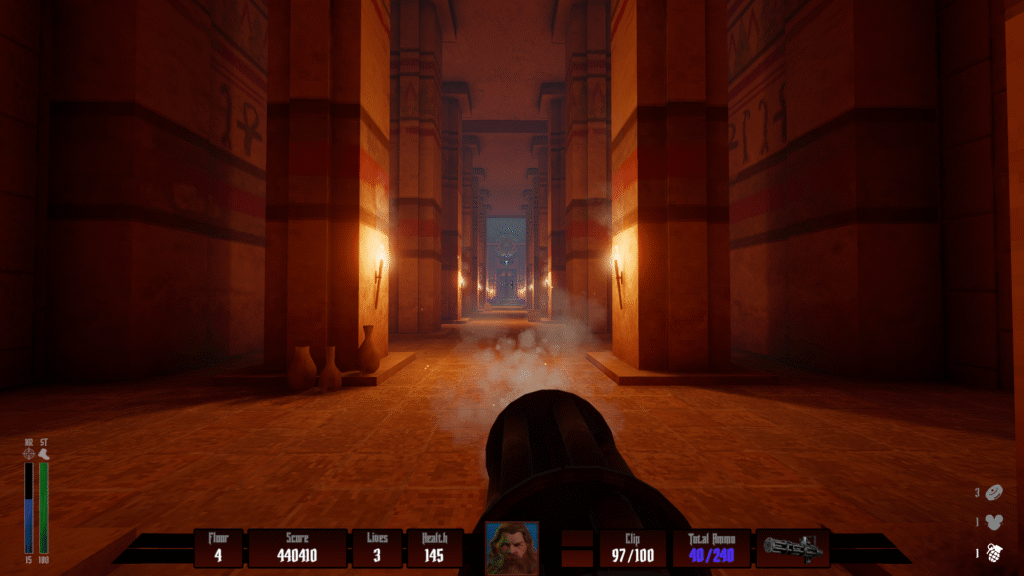The image size is (1024, 576).
Task: Pick the hand grenade icon
Action: (994, 551)
